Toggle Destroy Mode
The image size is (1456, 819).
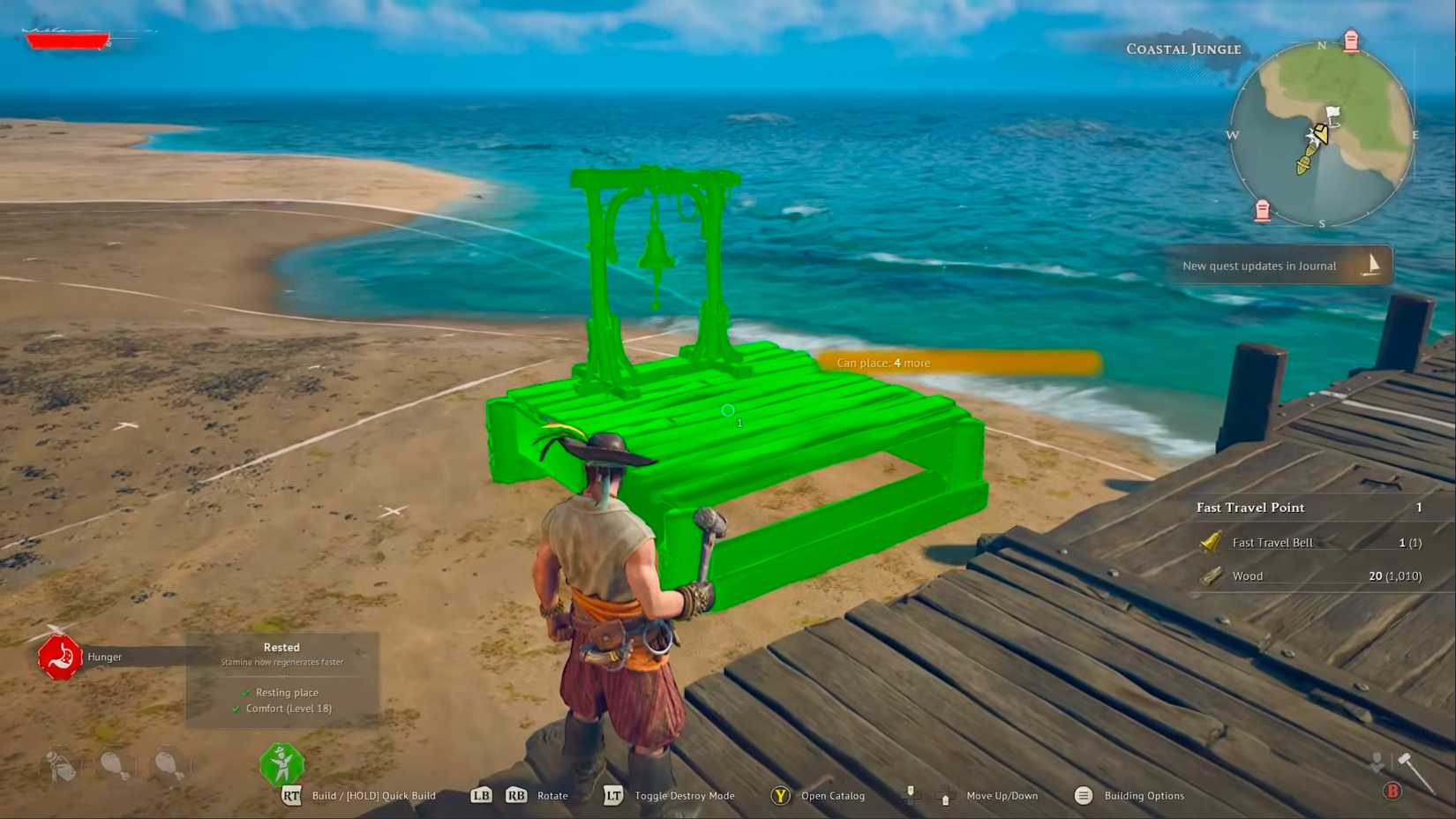coord(612,795)
